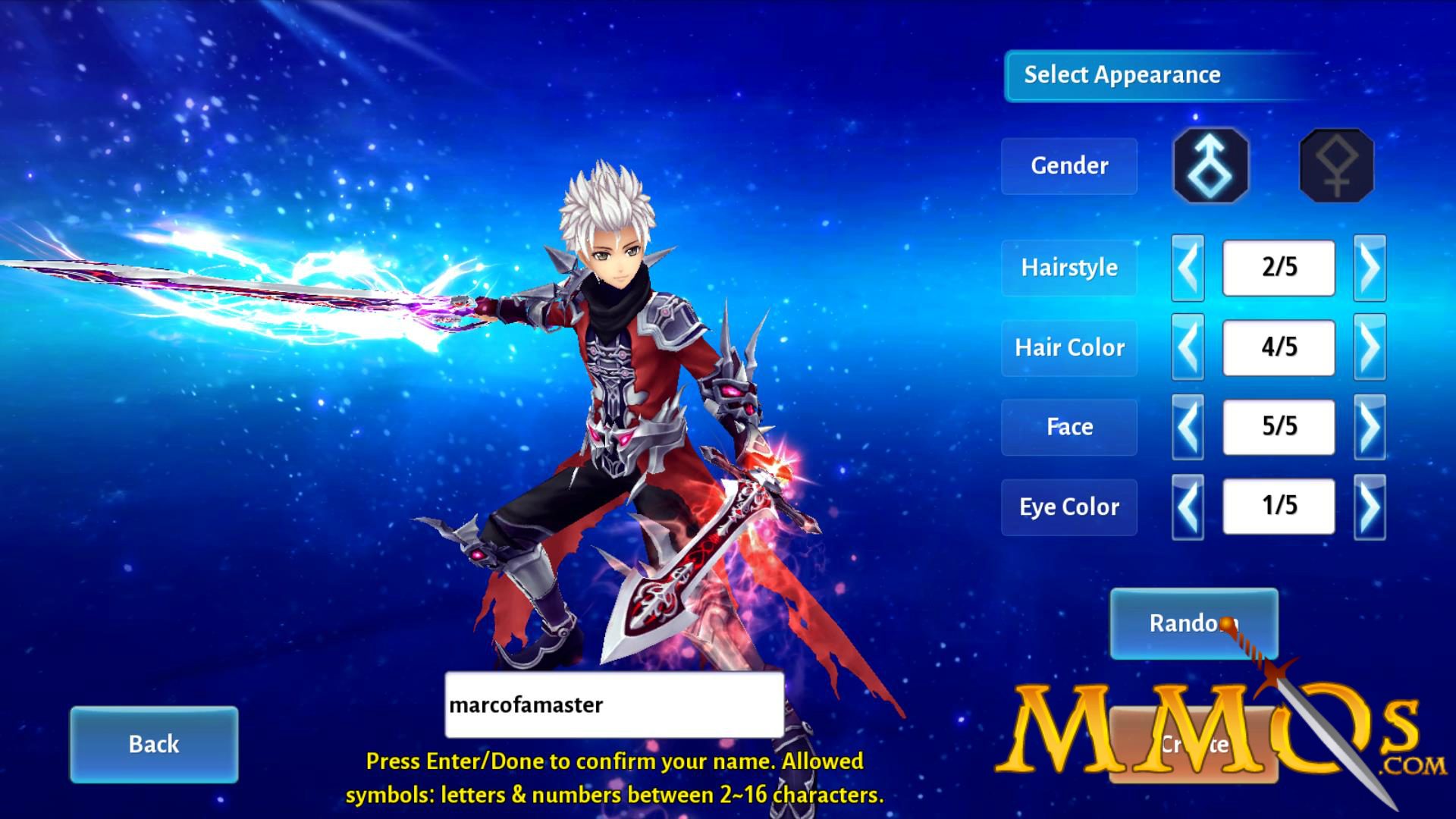Screen dimensions: 1456x819
Task: Click the left arrow for Hair Color
Action: click(1188, 347)
